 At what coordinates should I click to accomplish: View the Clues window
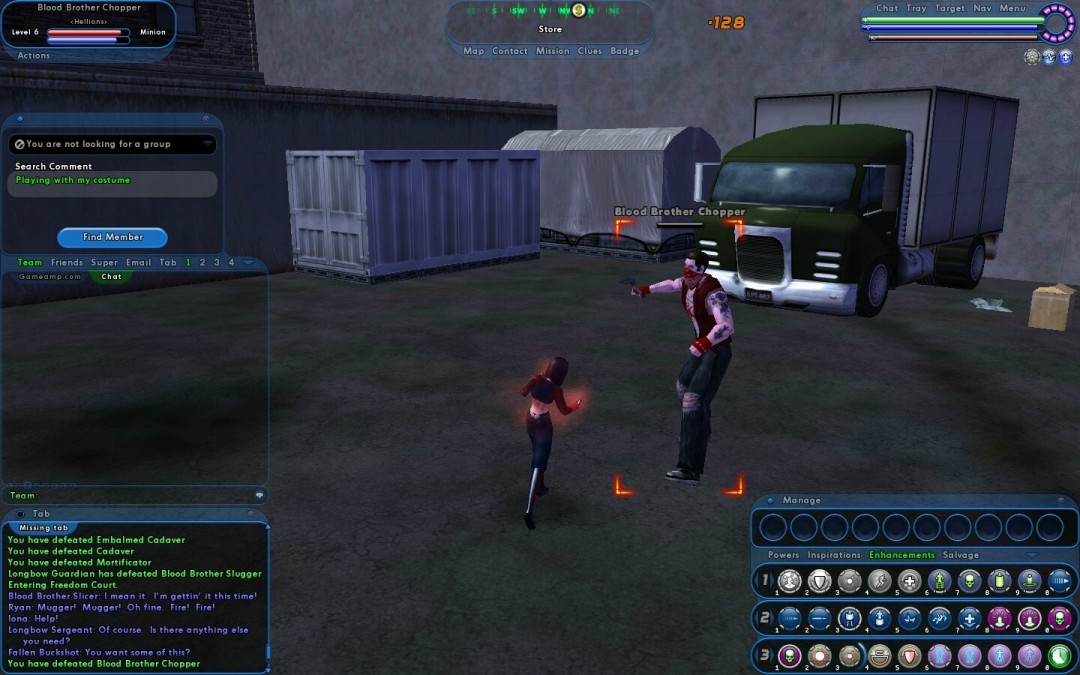point(590,51)
